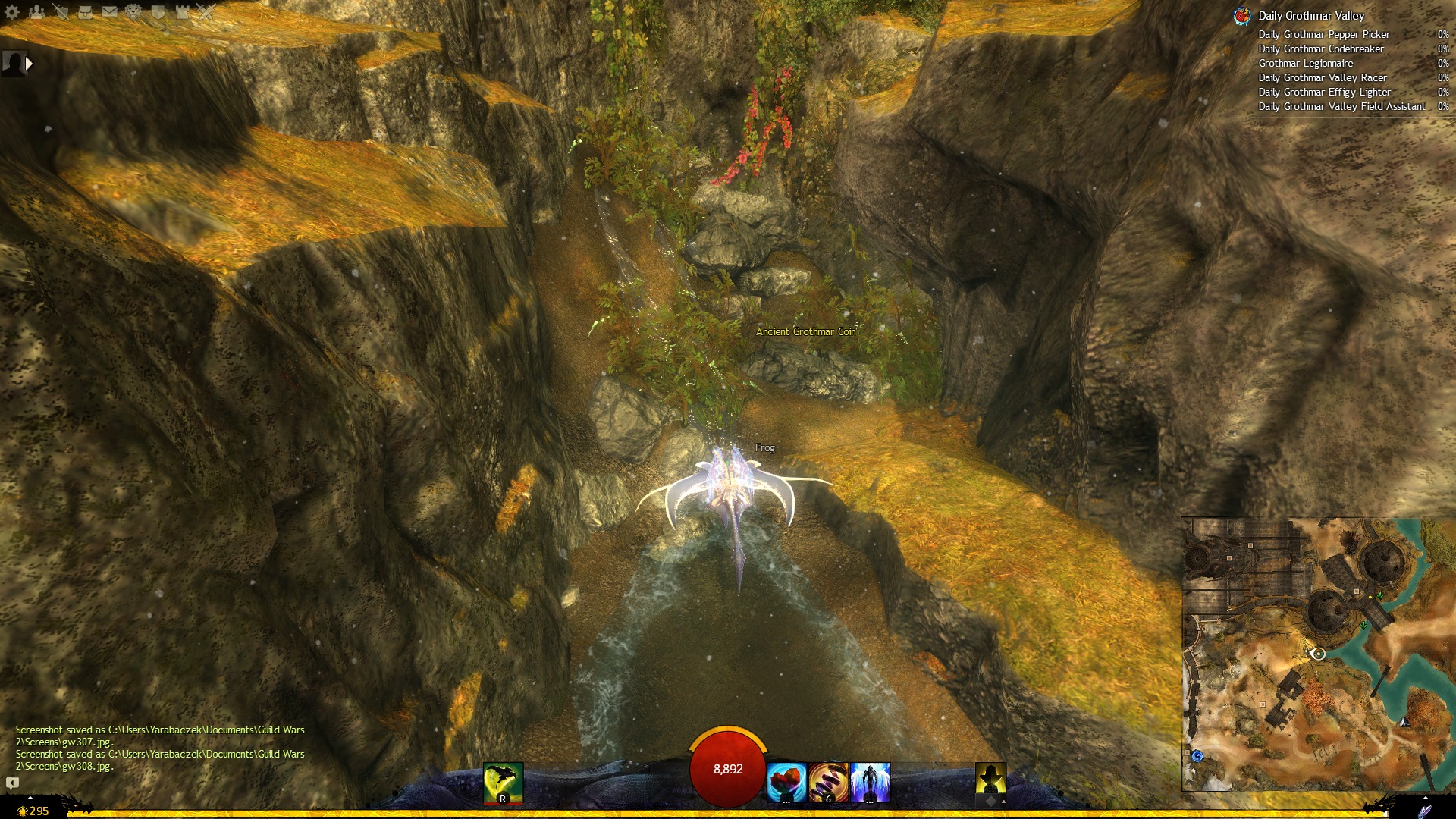Select Daily Grothmar Pepper Picker objective

pyautogui.click(x=1323, y=34)
